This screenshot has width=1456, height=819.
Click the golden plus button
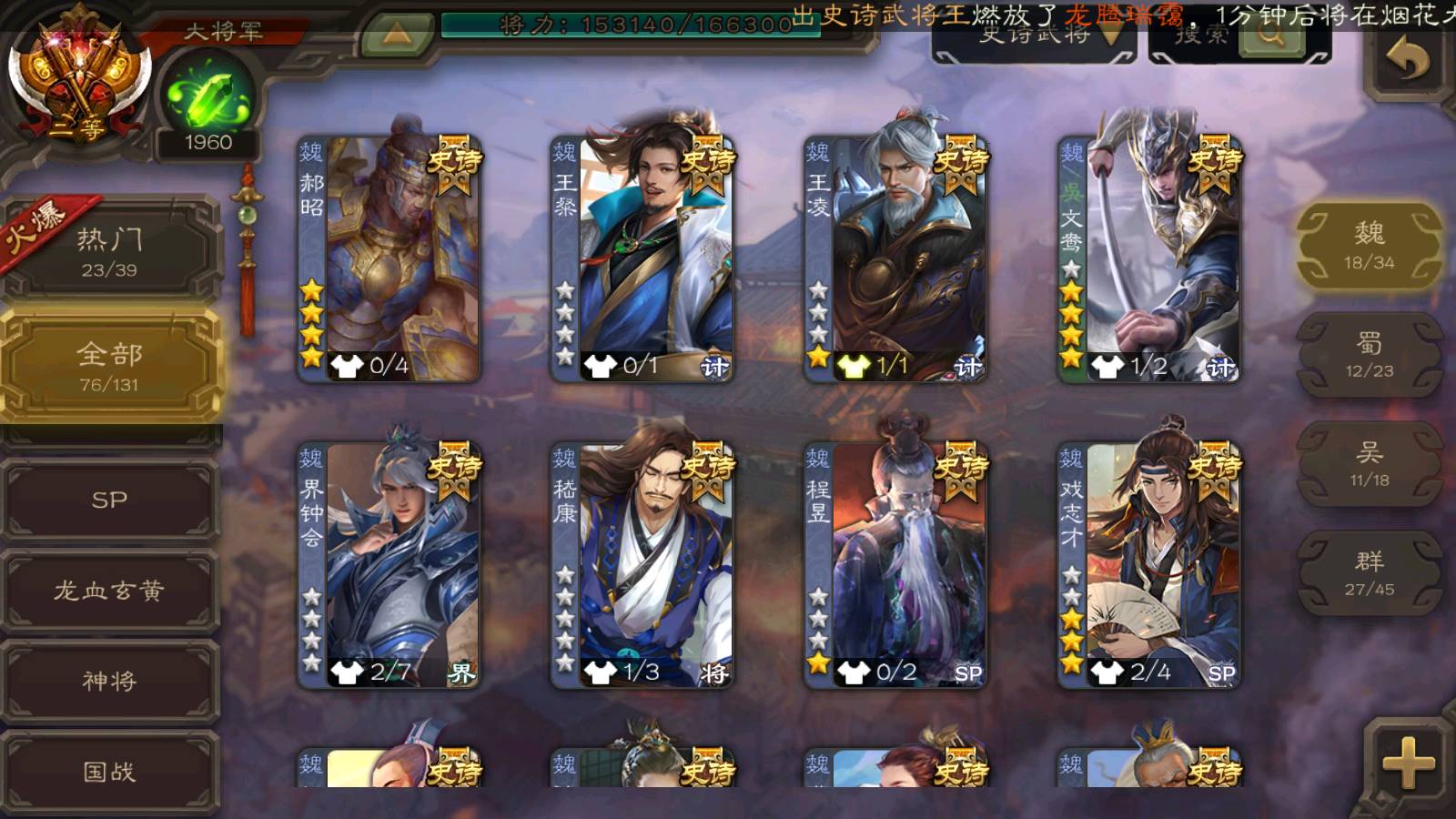coord(1408,763)
